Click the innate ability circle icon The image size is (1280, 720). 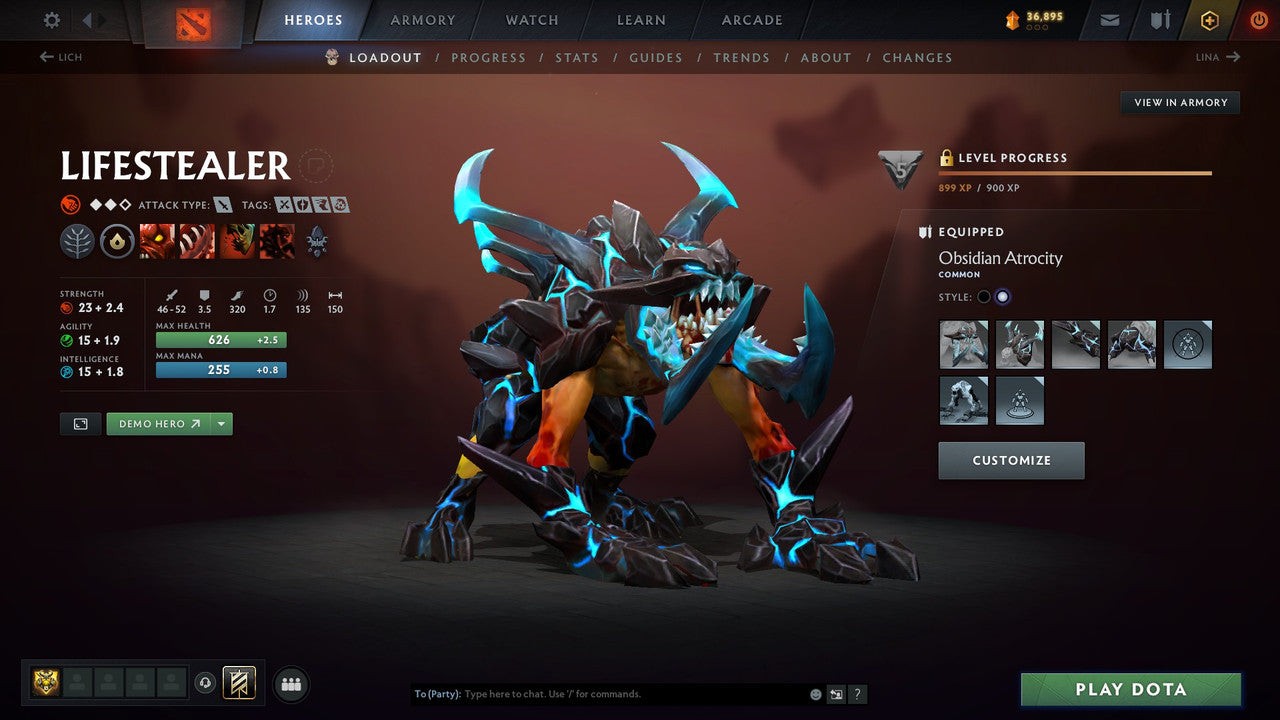(x=117, y=240)
